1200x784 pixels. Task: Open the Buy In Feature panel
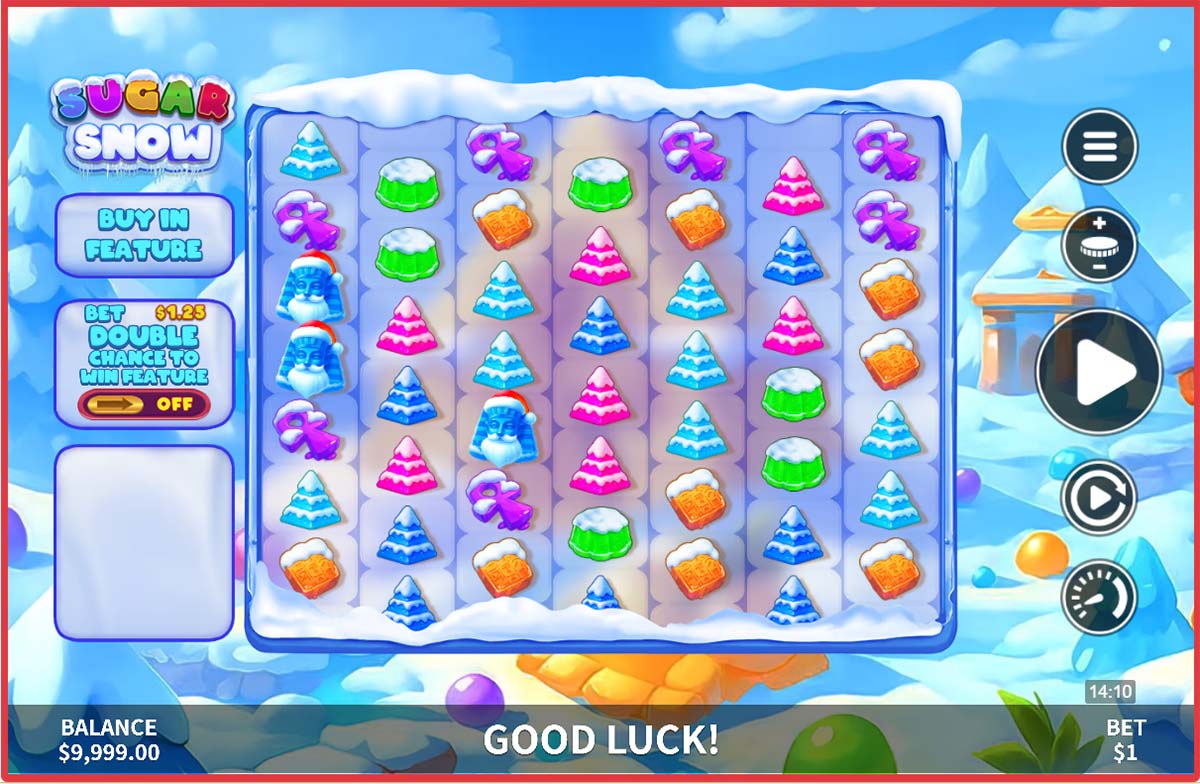[144, 235]
